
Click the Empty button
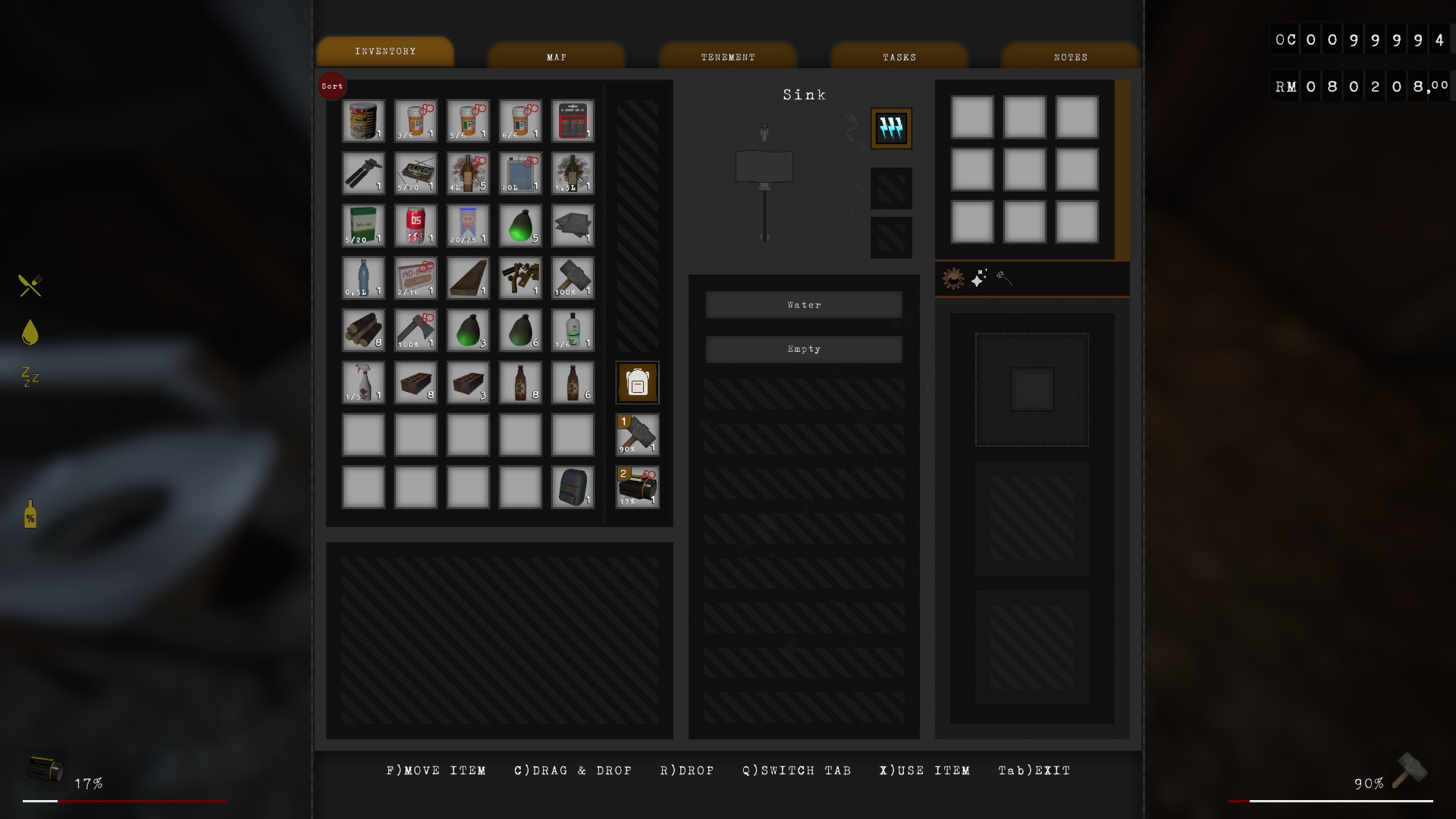(803, 349)
